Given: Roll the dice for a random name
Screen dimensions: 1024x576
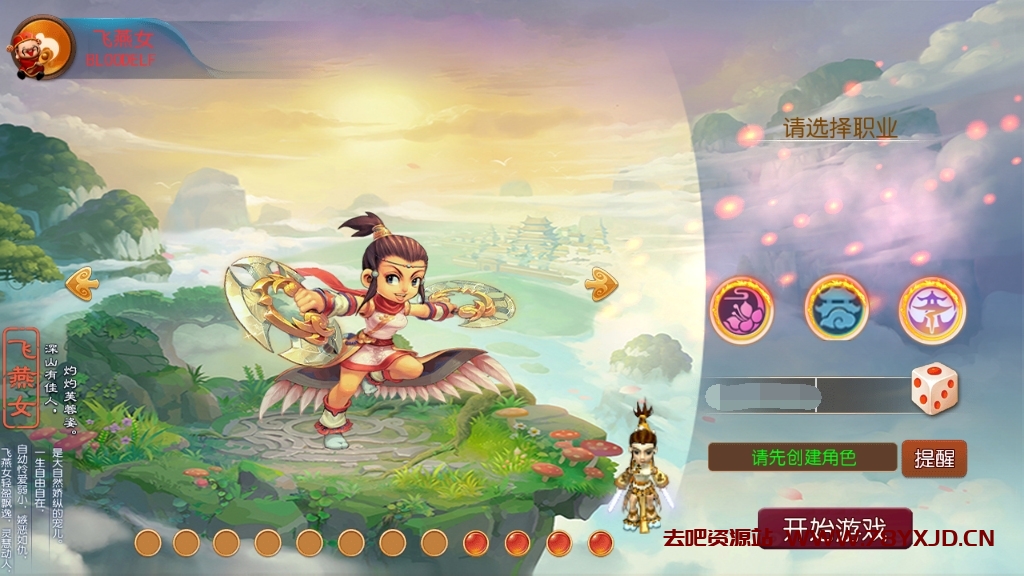Looking at the screenshot, I should (934, 389).
